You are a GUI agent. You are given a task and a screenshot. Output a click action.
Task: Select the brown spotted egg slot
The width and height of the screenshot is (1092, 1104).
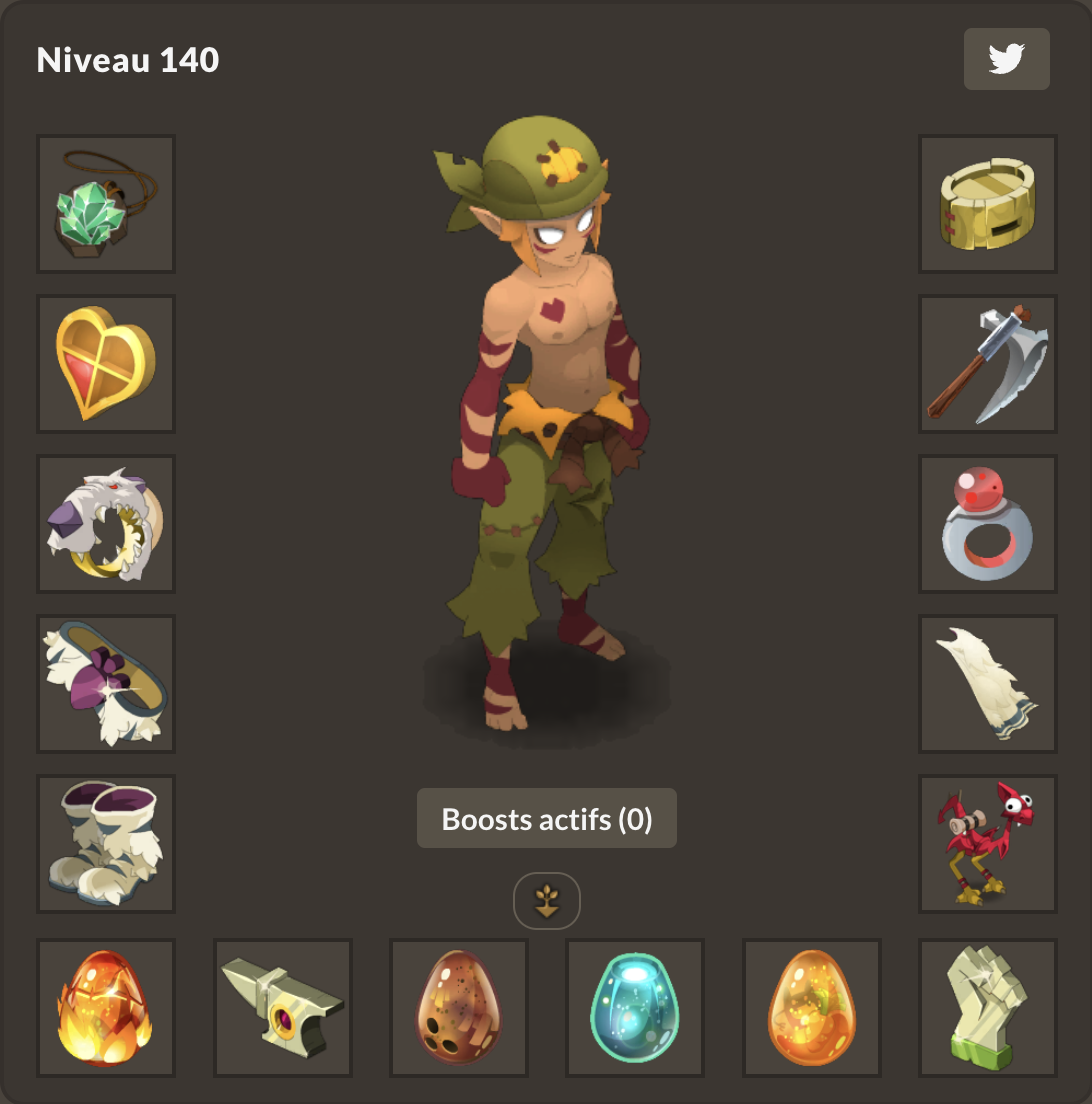click(x=459, y=1008)
